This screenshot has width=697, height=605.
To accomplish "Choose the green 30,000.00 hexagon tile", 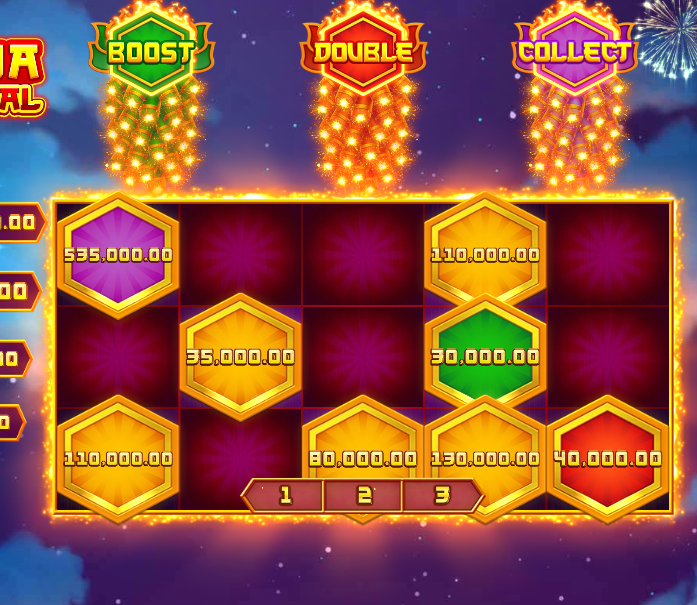I will pos(485,356).
